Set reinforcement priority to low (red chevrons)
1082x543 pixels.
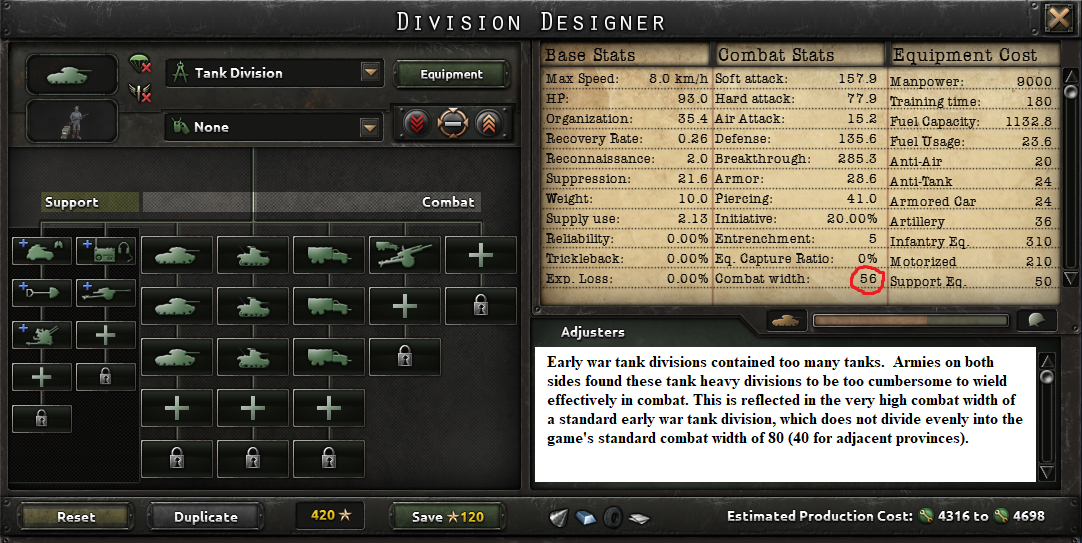[x=417, y=123]
